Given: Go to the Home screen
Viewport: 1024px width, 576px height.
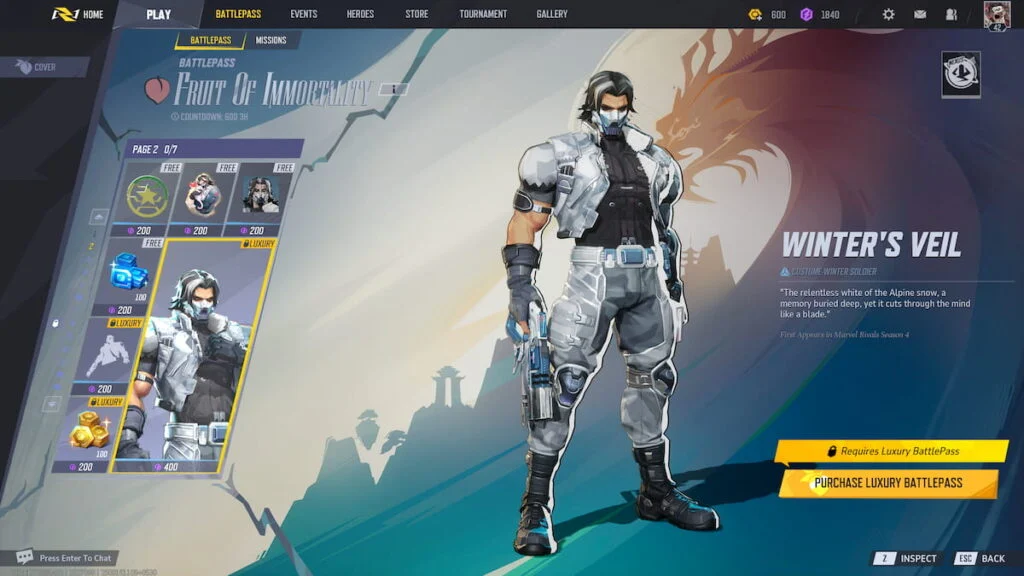Looking at the screenshot, I should click(x=78, y=14).
